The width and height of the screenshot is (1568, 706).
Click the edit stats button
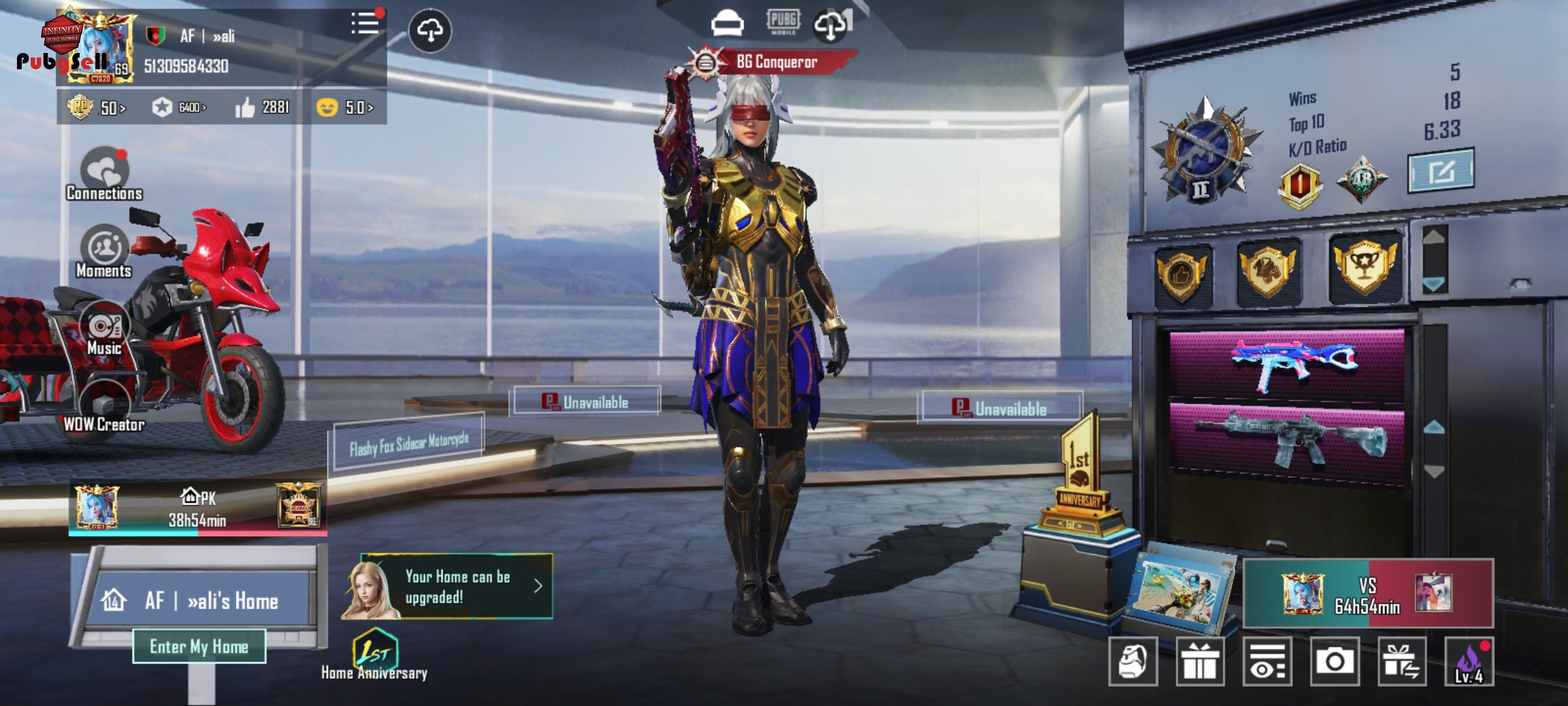(x=1441, y=171)
